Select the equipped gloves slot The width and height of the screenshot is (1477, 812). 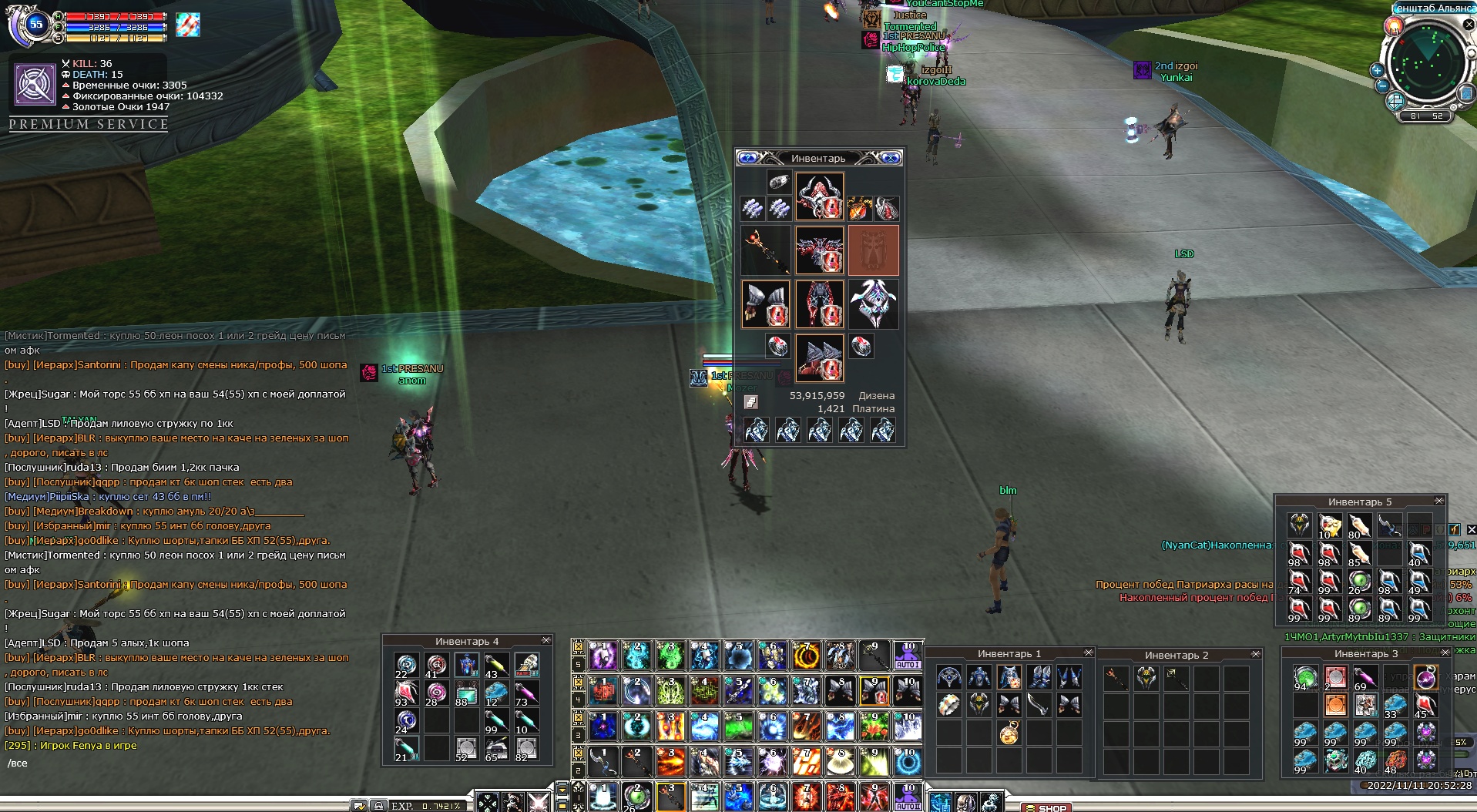766,304
